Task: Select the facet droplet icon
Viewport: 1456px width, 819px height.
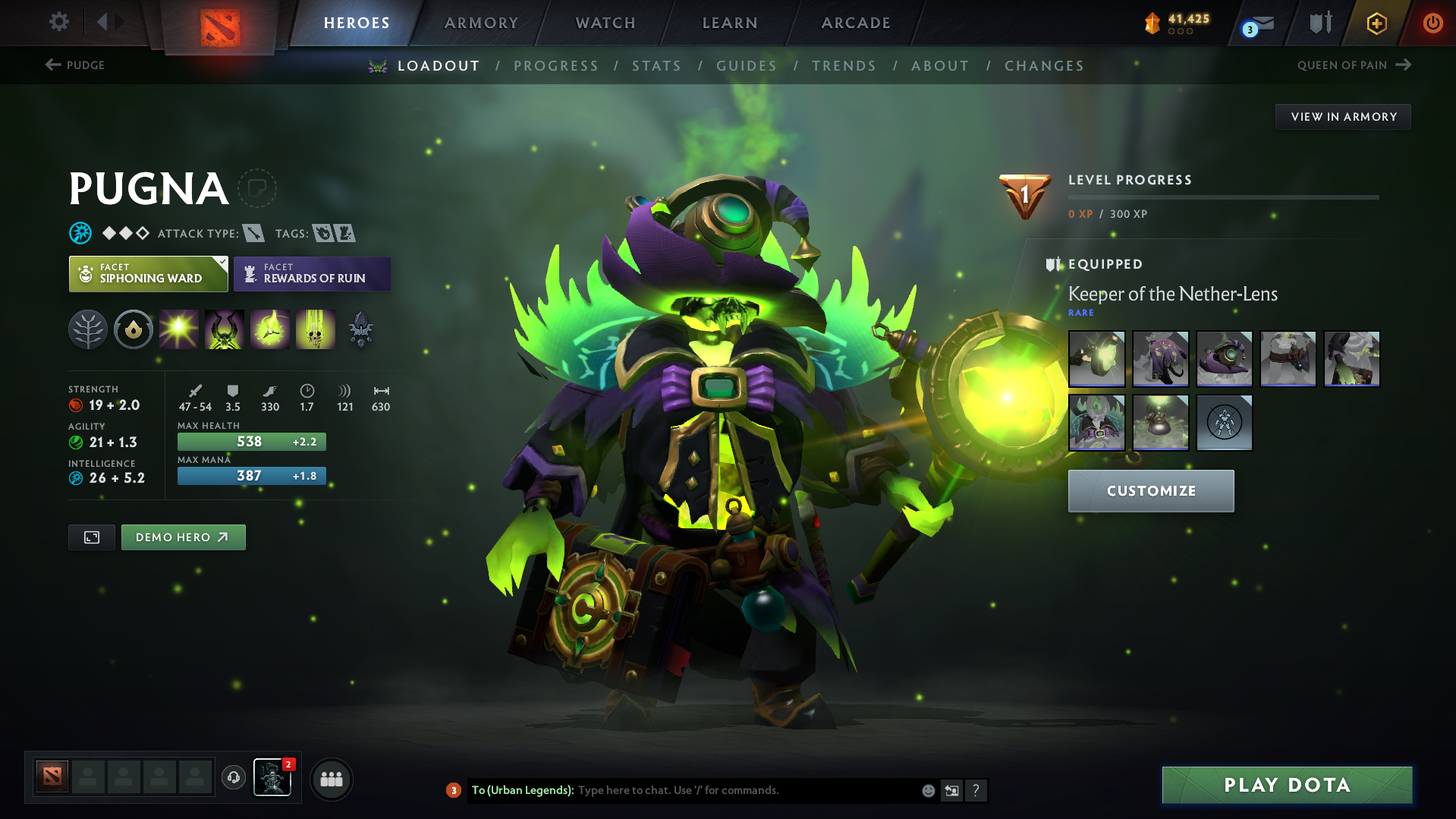Action: point(134,329)
